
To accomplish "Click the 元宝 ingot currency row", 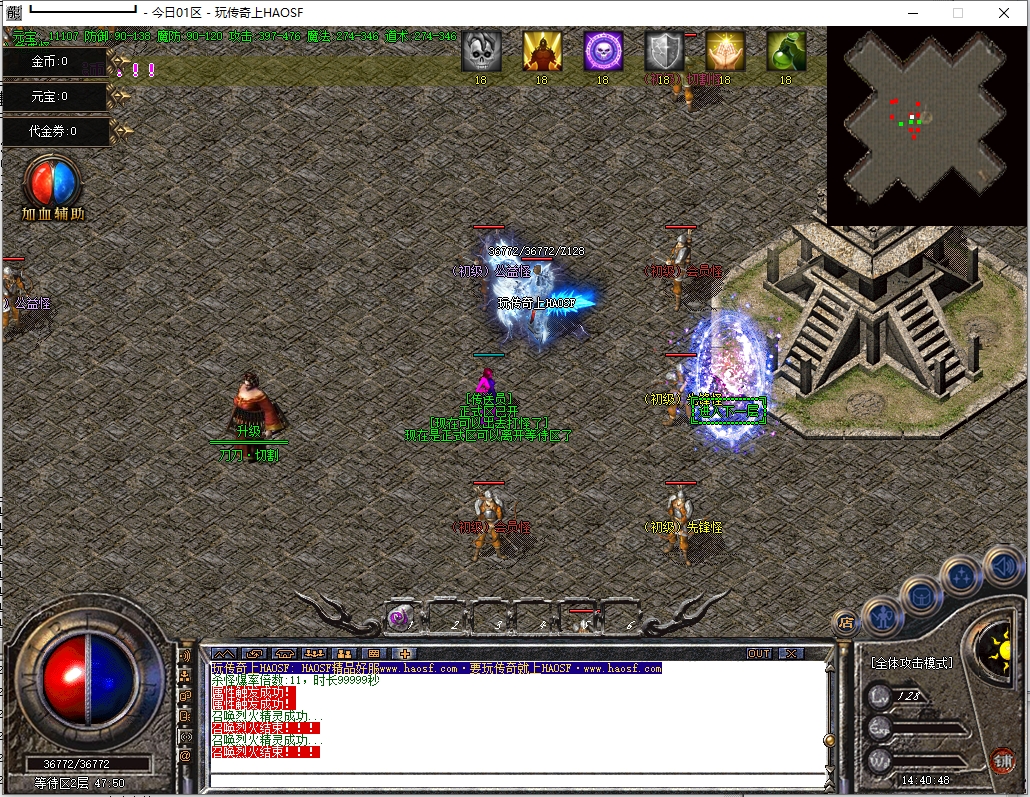I will [54, 97].
